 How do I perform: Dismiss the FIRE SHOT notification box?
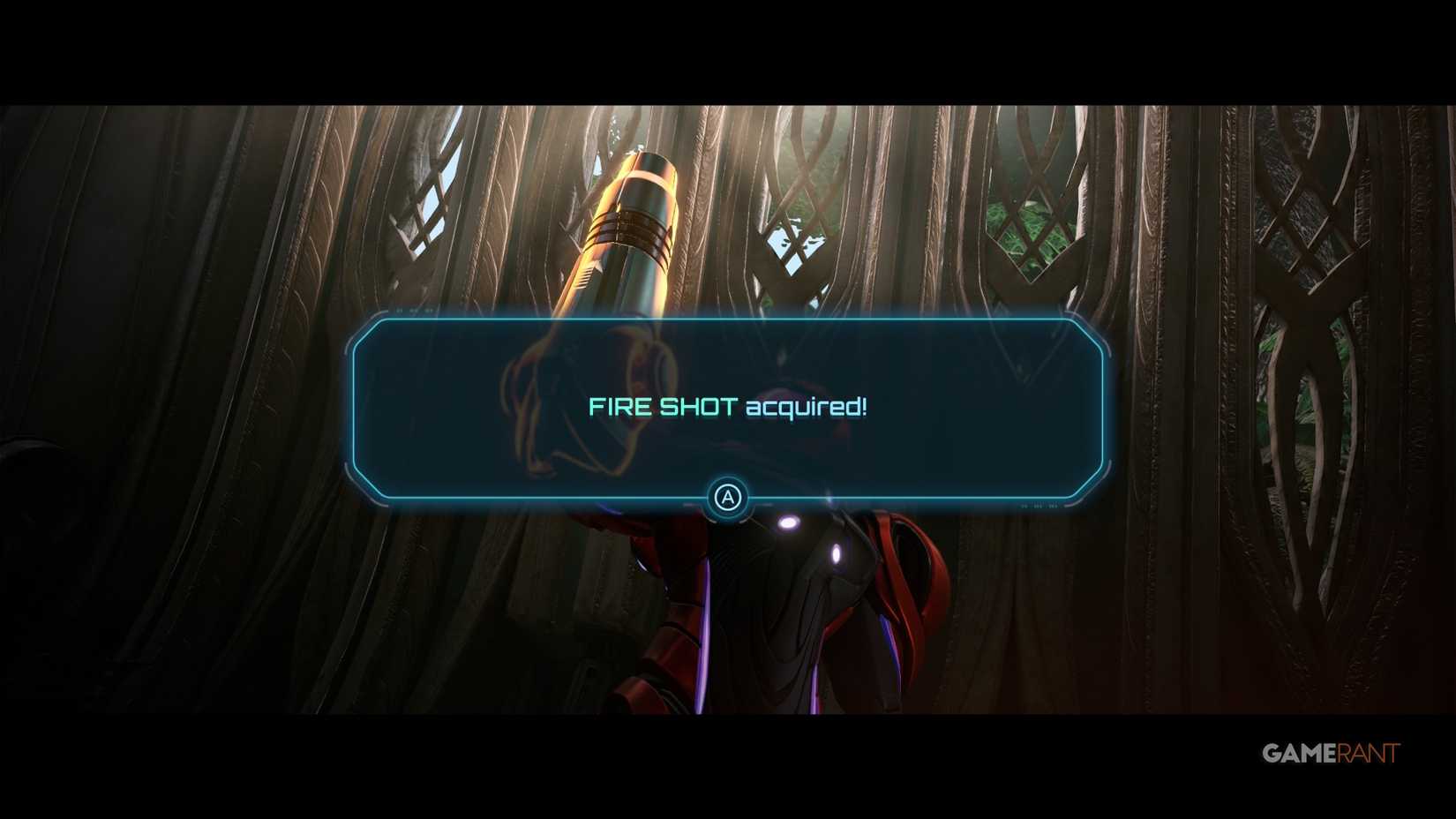click(728, 499)
